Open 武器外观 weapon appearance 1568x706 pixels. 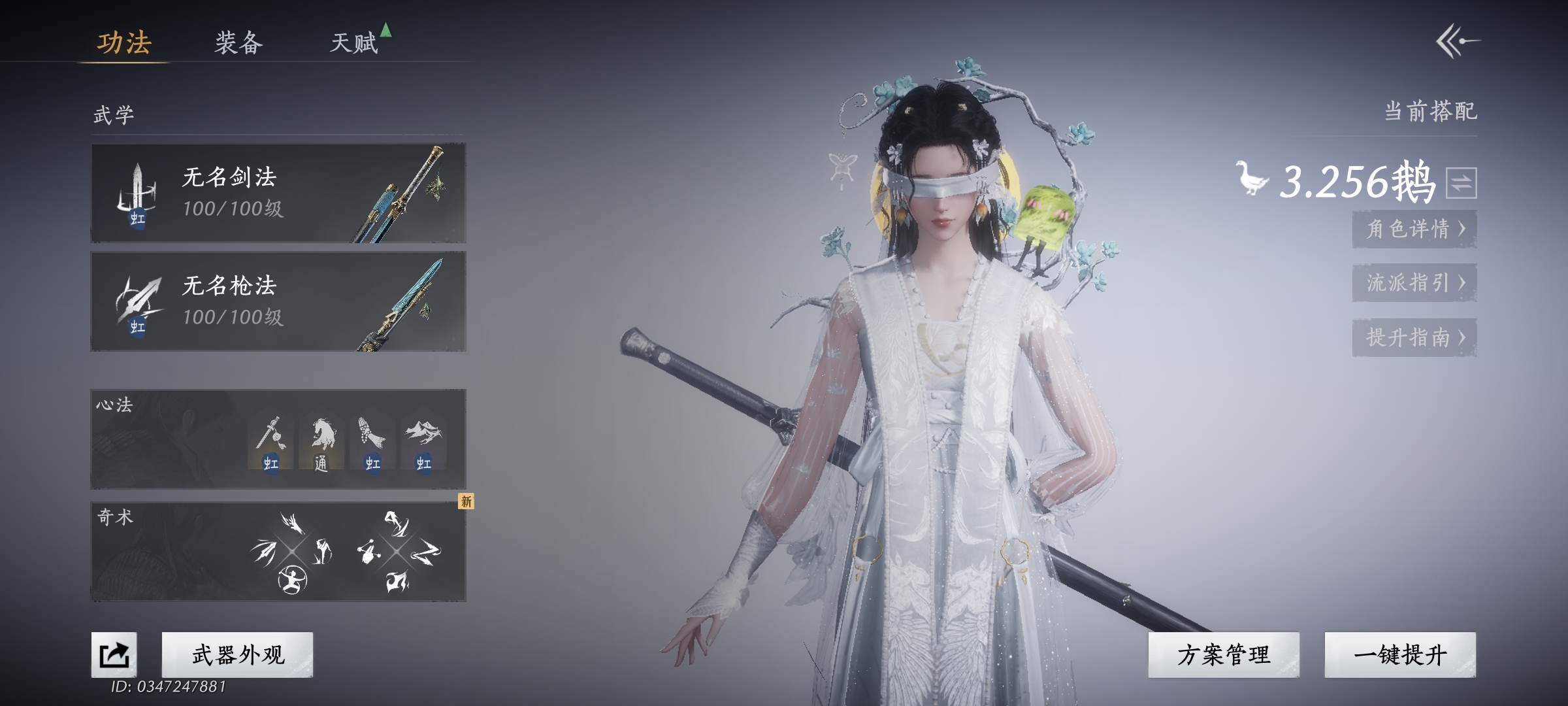tap(238, 654)
